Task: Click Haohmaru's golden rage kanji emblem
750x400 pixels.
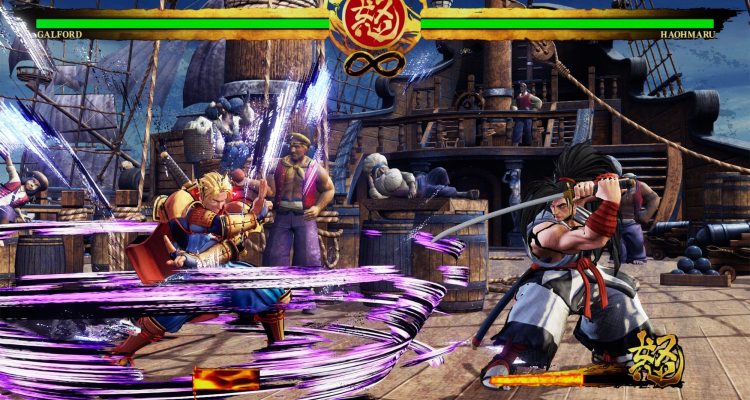Action: click(655, 358)
